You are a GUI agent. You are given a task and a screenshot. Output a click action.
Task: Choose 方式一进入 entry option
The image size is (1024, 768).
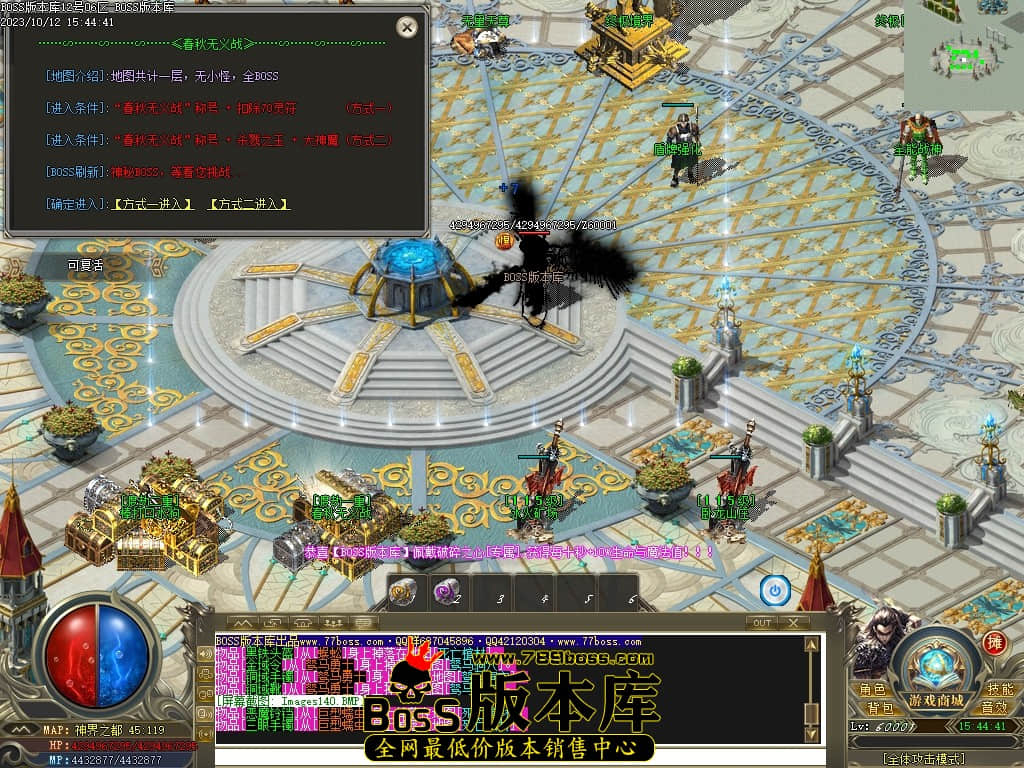[x=153, y=204]
